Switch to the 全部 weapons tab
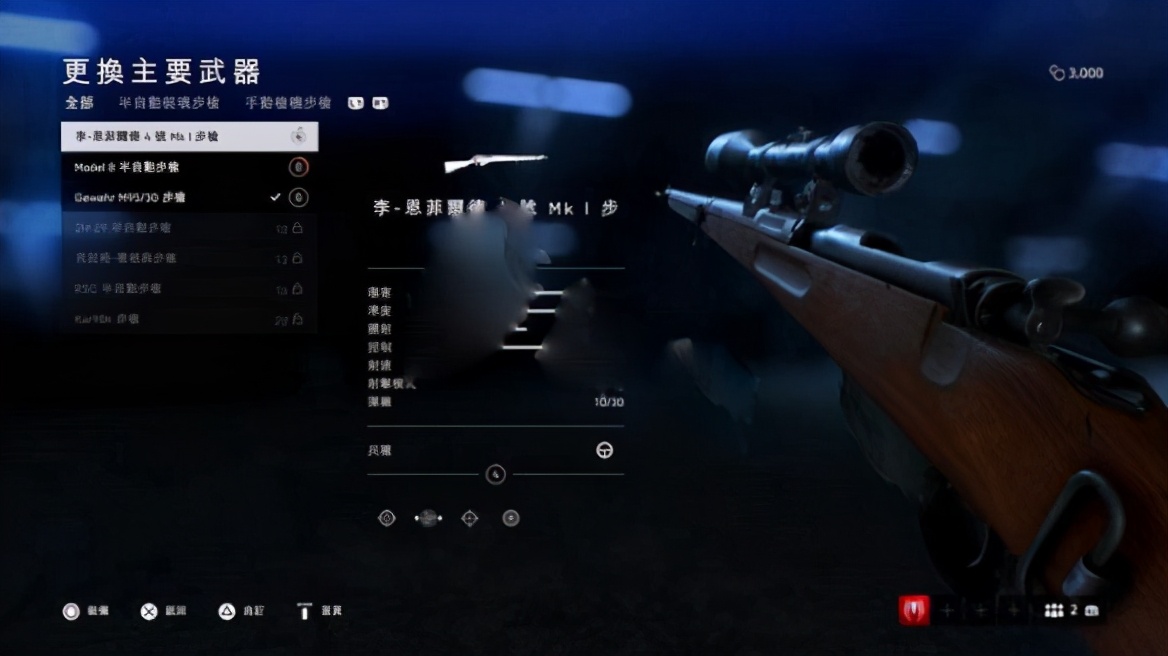 pos(79,103)
